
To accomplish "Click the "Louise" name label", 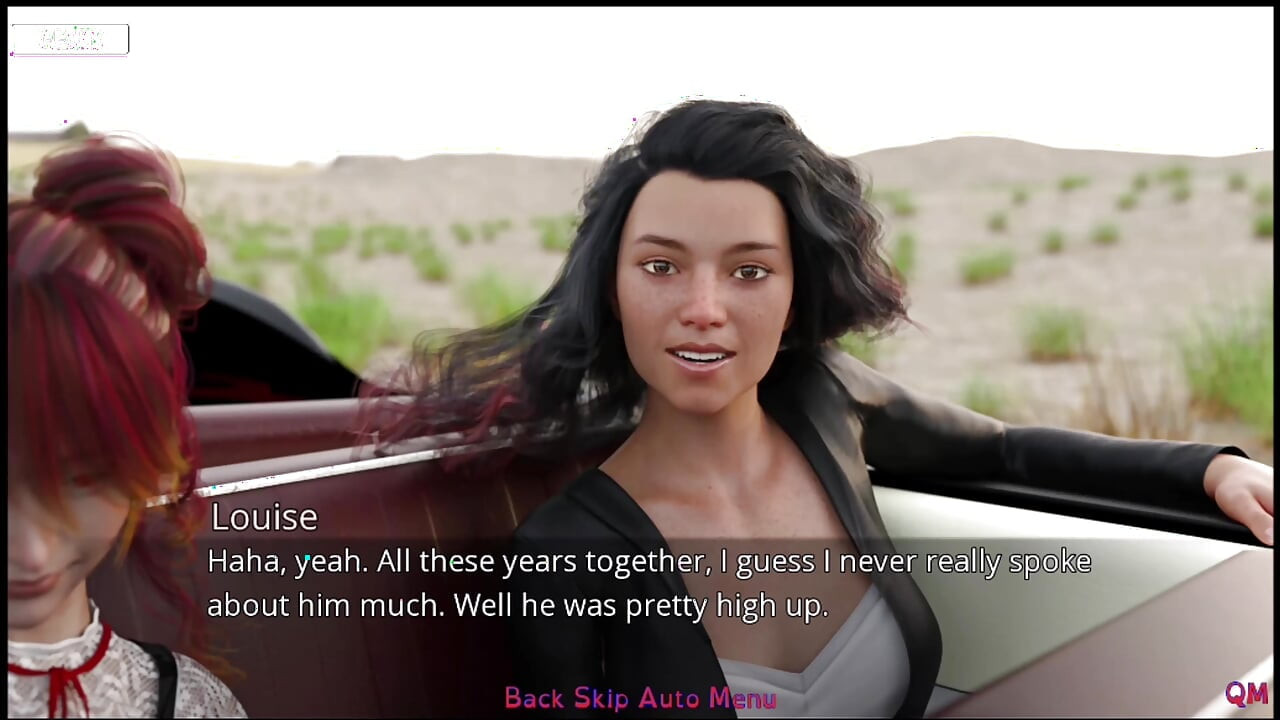I will tap(263, 516).
